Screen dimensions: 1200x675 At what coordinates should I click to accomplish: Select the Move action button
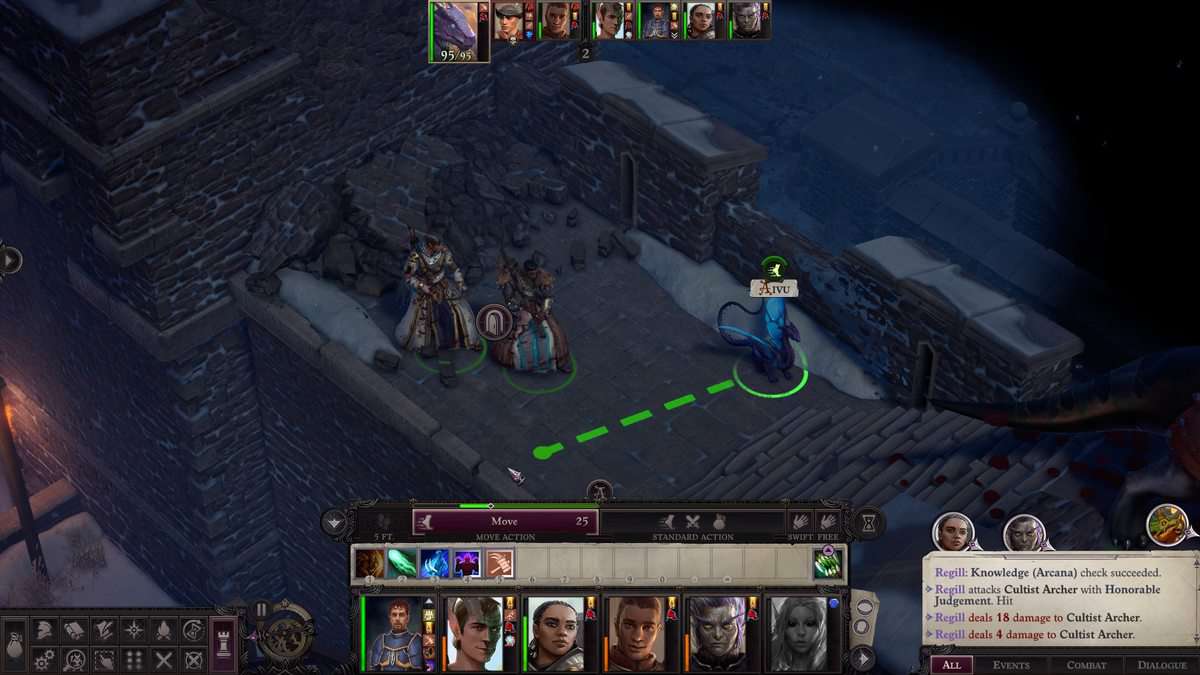coord(505,521)
